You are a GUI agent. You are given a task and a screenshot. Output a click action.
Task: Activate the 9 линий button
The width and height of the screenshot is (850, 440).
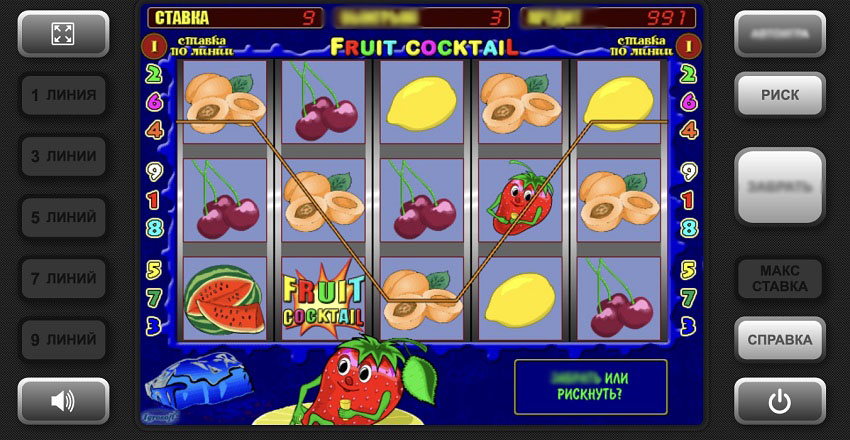(63, 339)
